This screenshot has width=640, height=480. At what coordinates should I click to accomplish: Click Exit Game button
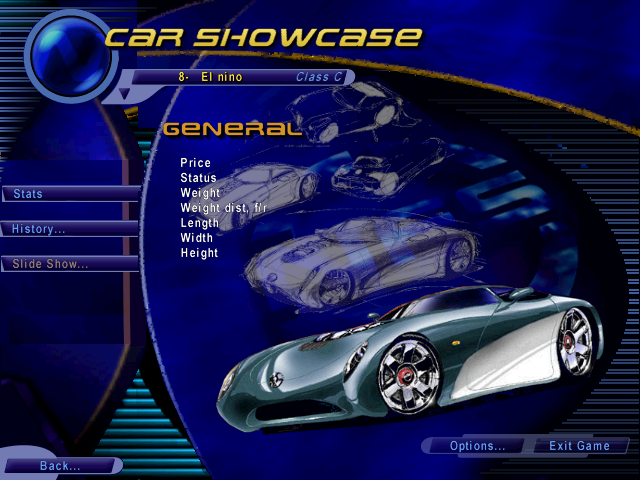pyautogui.click(x=579, y=446)
